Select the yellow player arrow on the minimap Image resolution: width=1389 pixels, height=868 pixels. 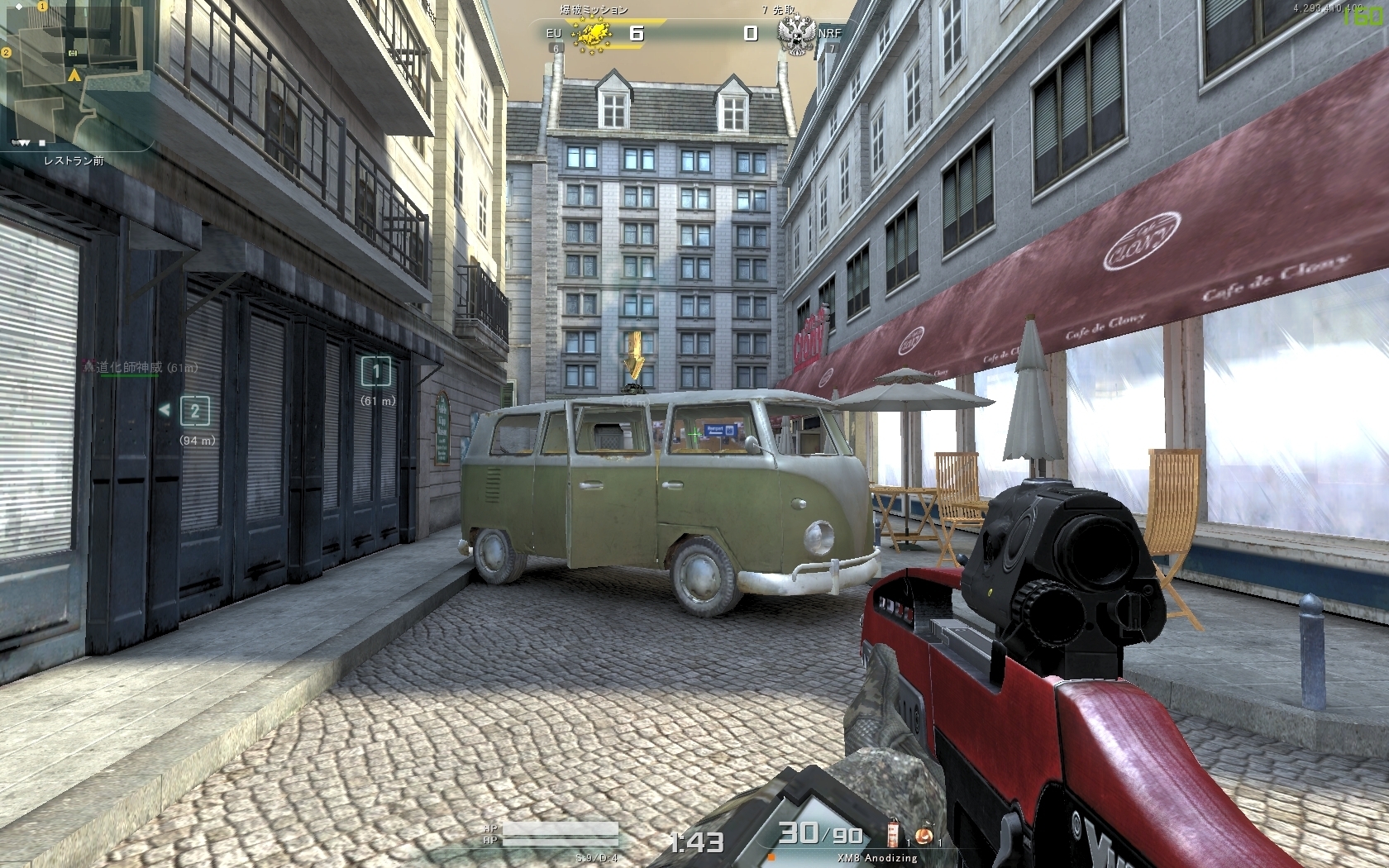74,76
